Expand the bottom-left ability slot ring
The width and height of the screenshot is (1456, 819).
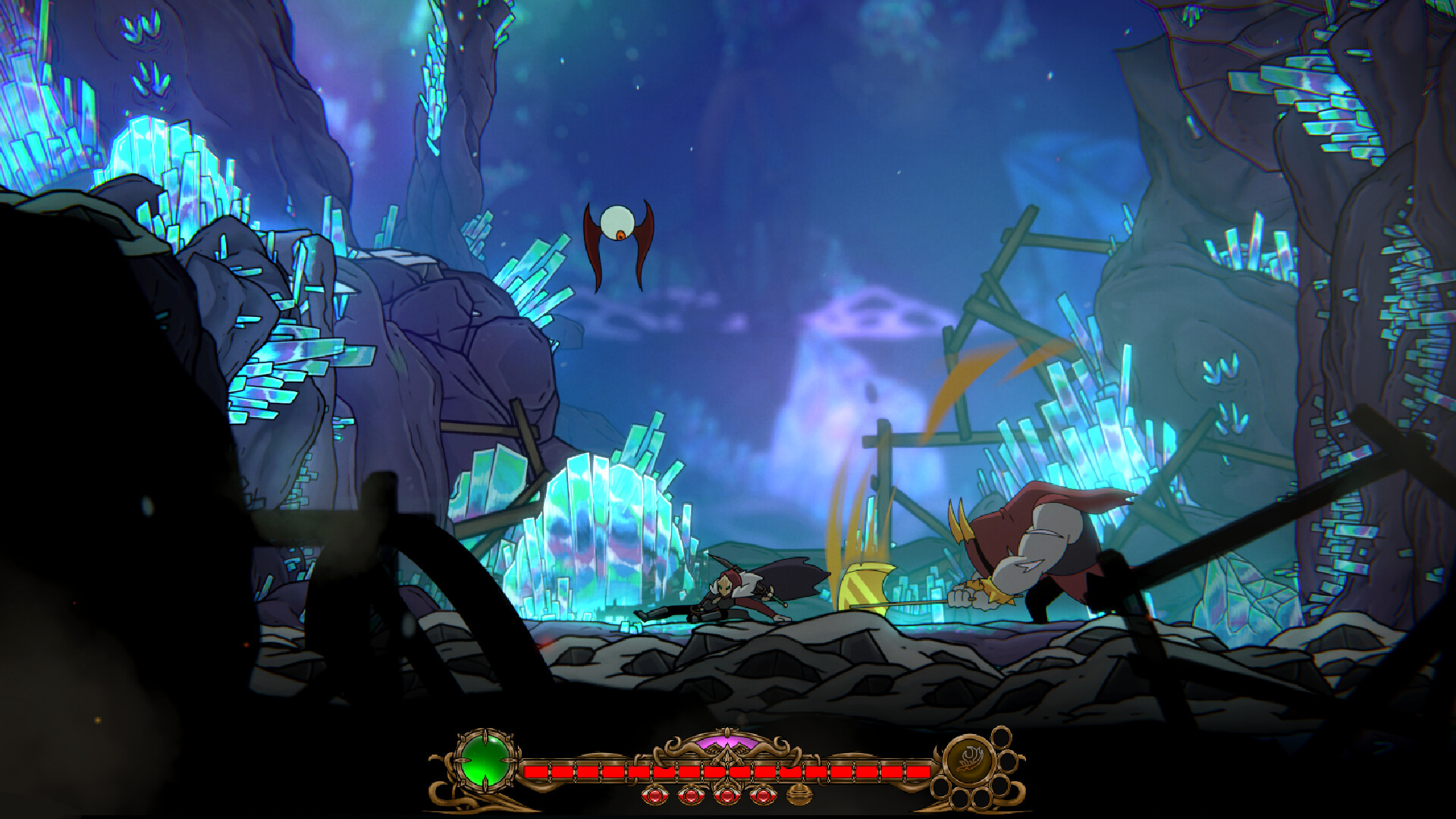click(x=940, y=789)
